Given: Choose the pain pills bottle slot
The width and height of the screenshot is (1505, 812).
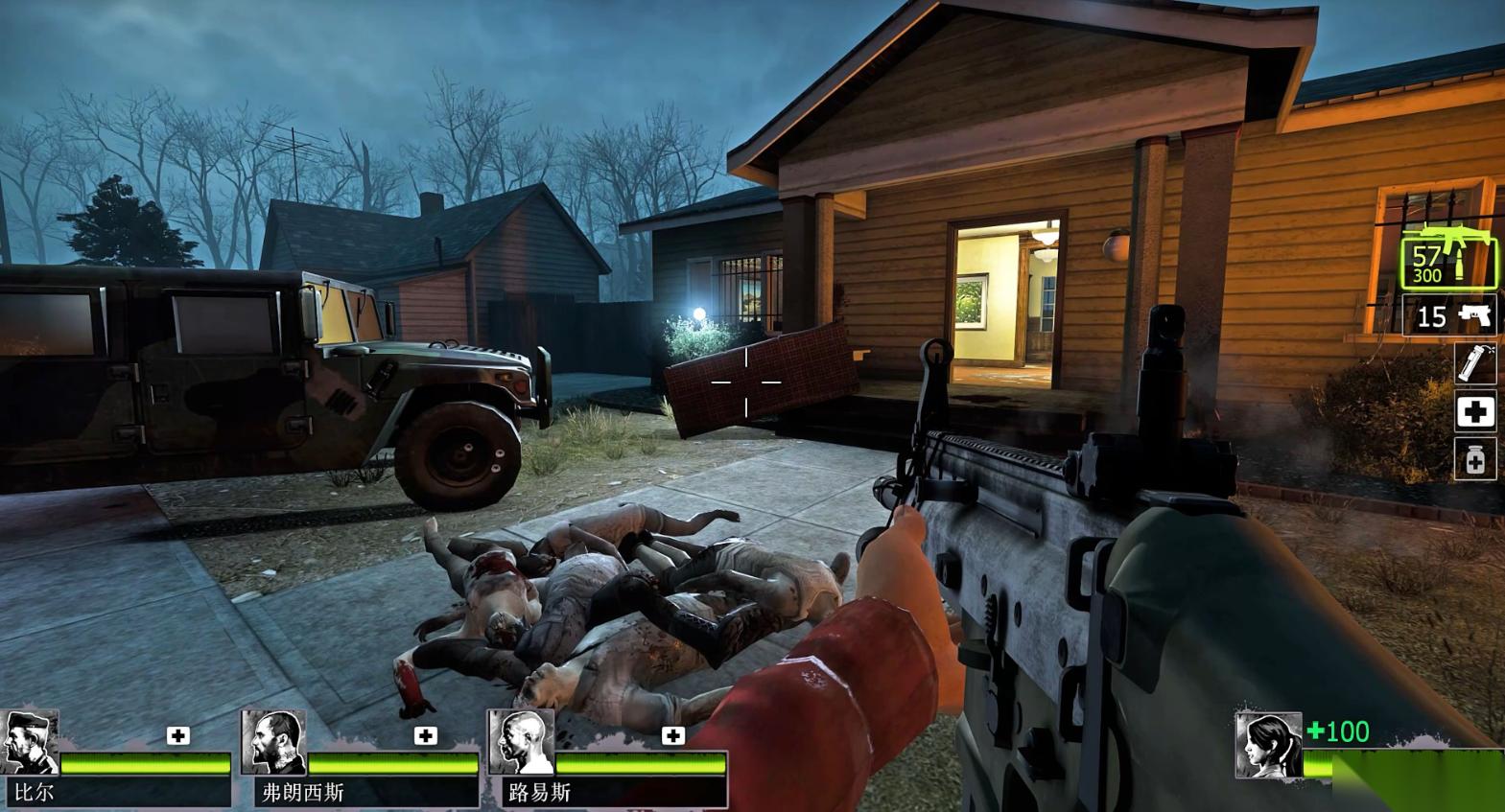Looking at the screenshot, I should (x=1474, y=460).
